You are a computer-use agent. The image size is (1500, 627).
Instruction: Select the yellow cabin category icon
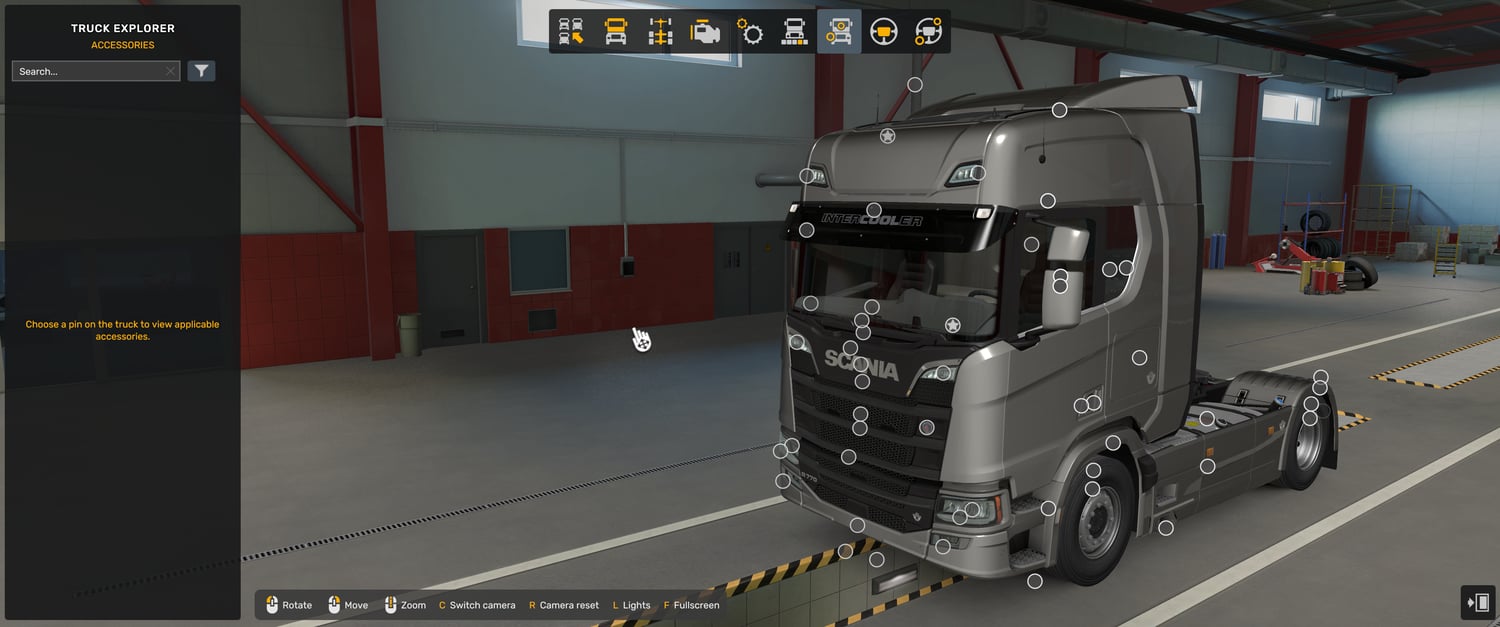(616, 32)
